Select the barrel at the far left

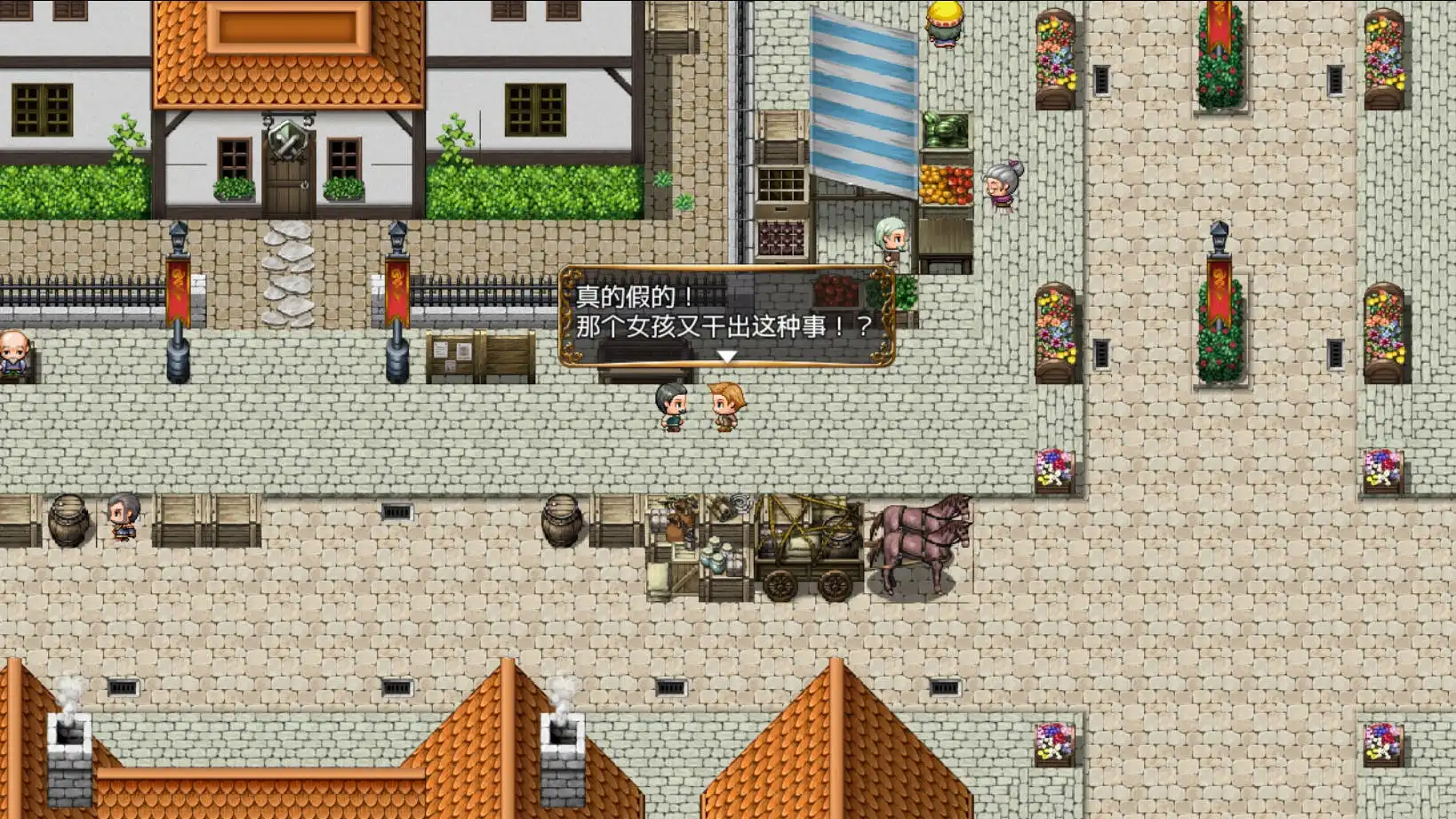pyautogui.click(x=68, y=520)
